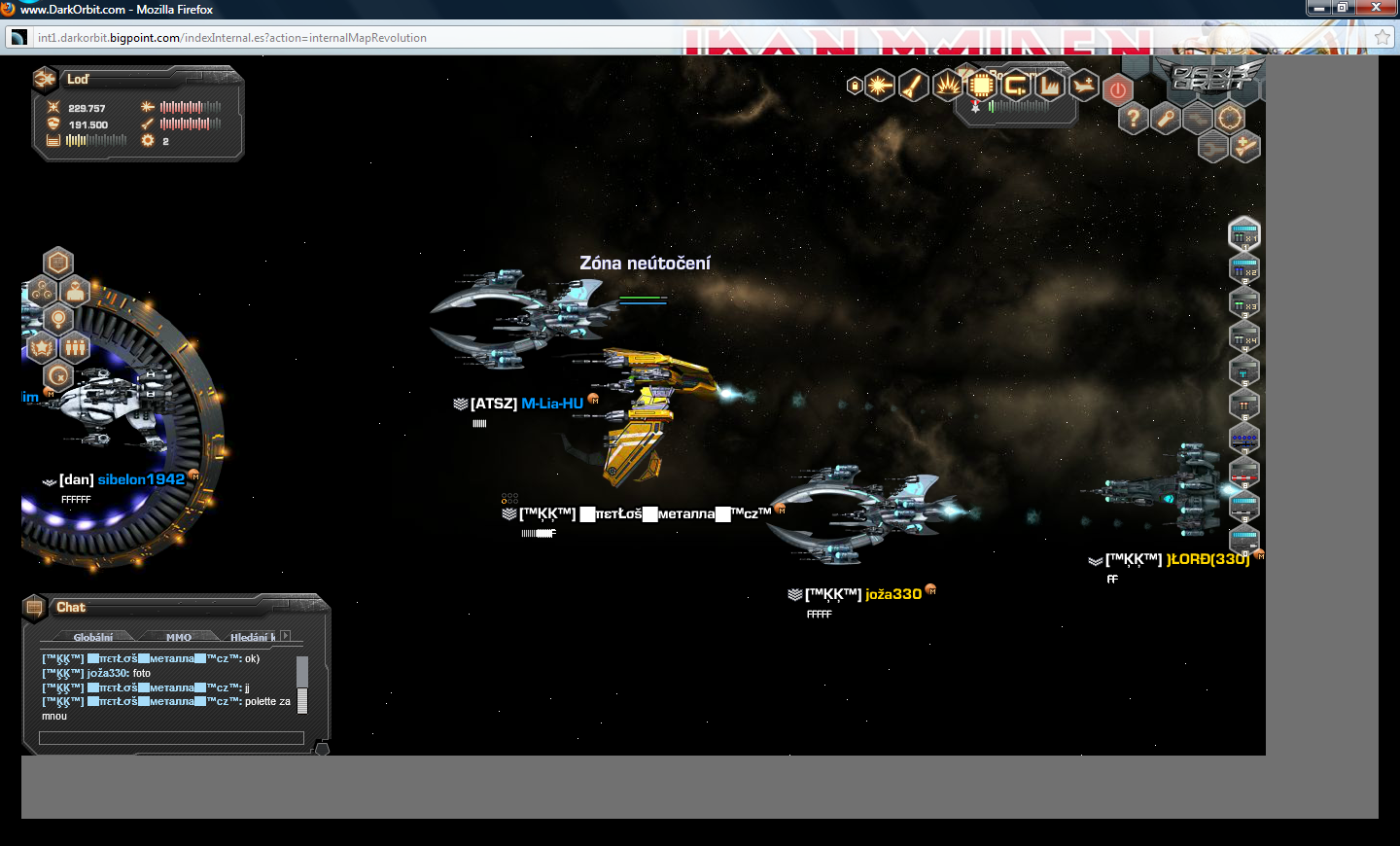
Task: Open the star laurel achievements icon
Action: pos(42,347)
